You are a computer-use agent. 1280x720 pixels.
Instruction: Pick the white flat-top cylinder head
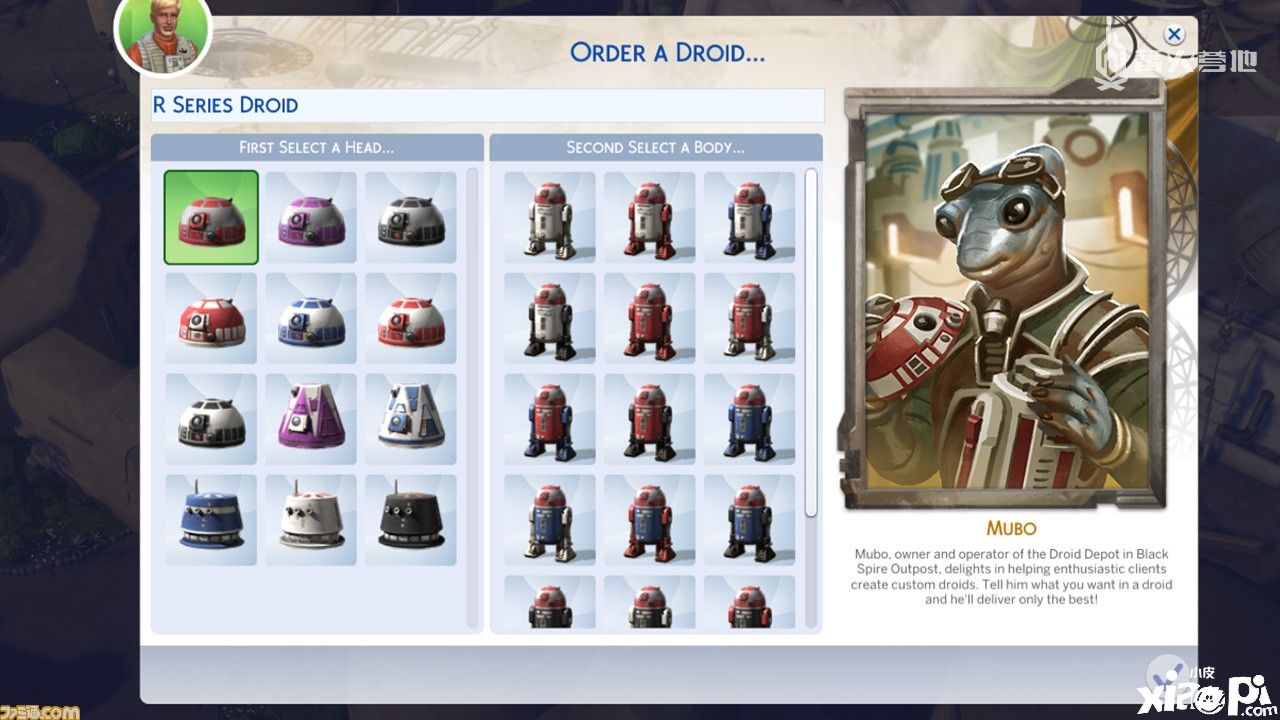311,520
